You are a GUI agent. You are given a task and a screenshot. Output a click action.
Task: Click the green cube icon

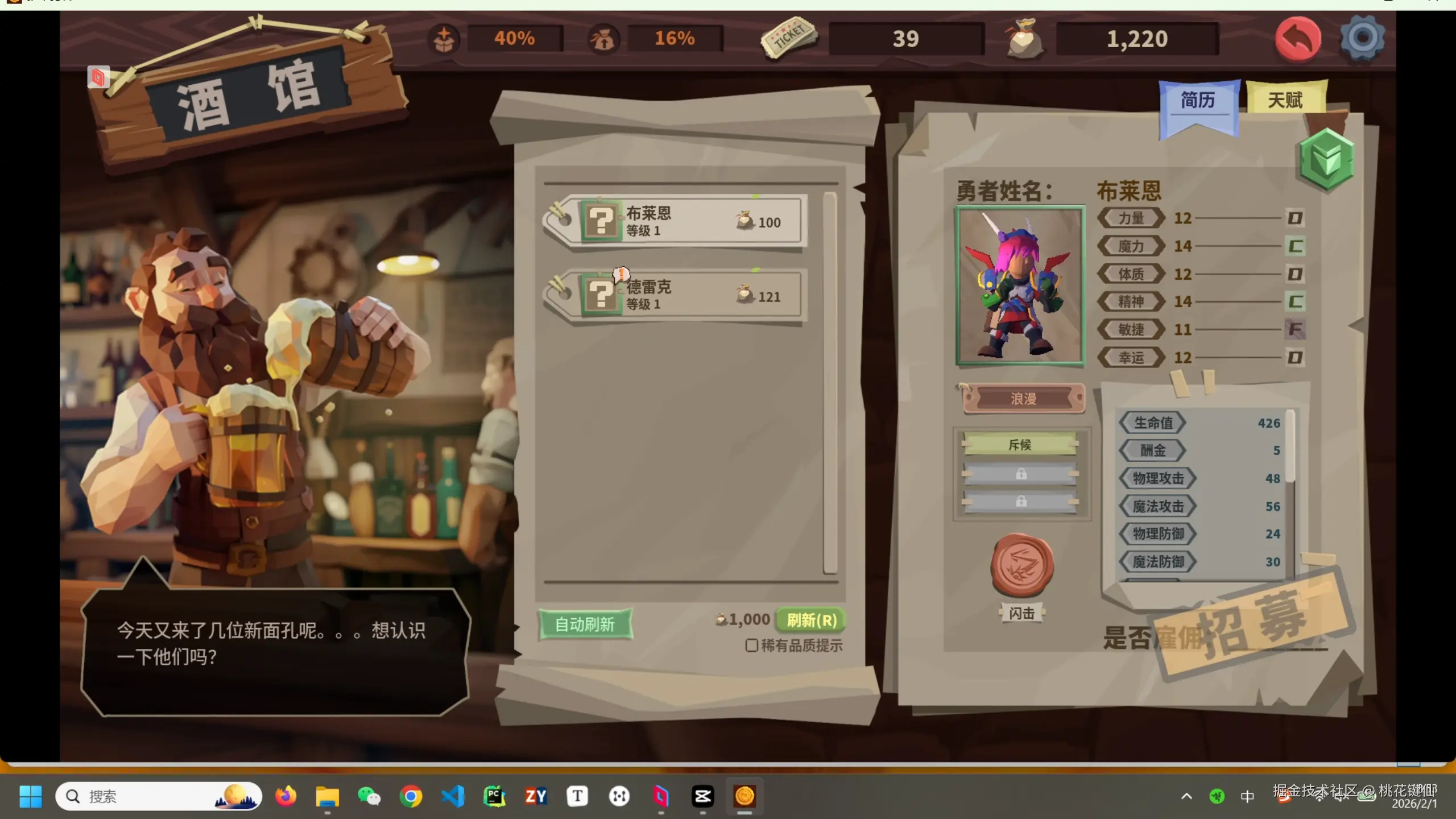pos(1326,159)
